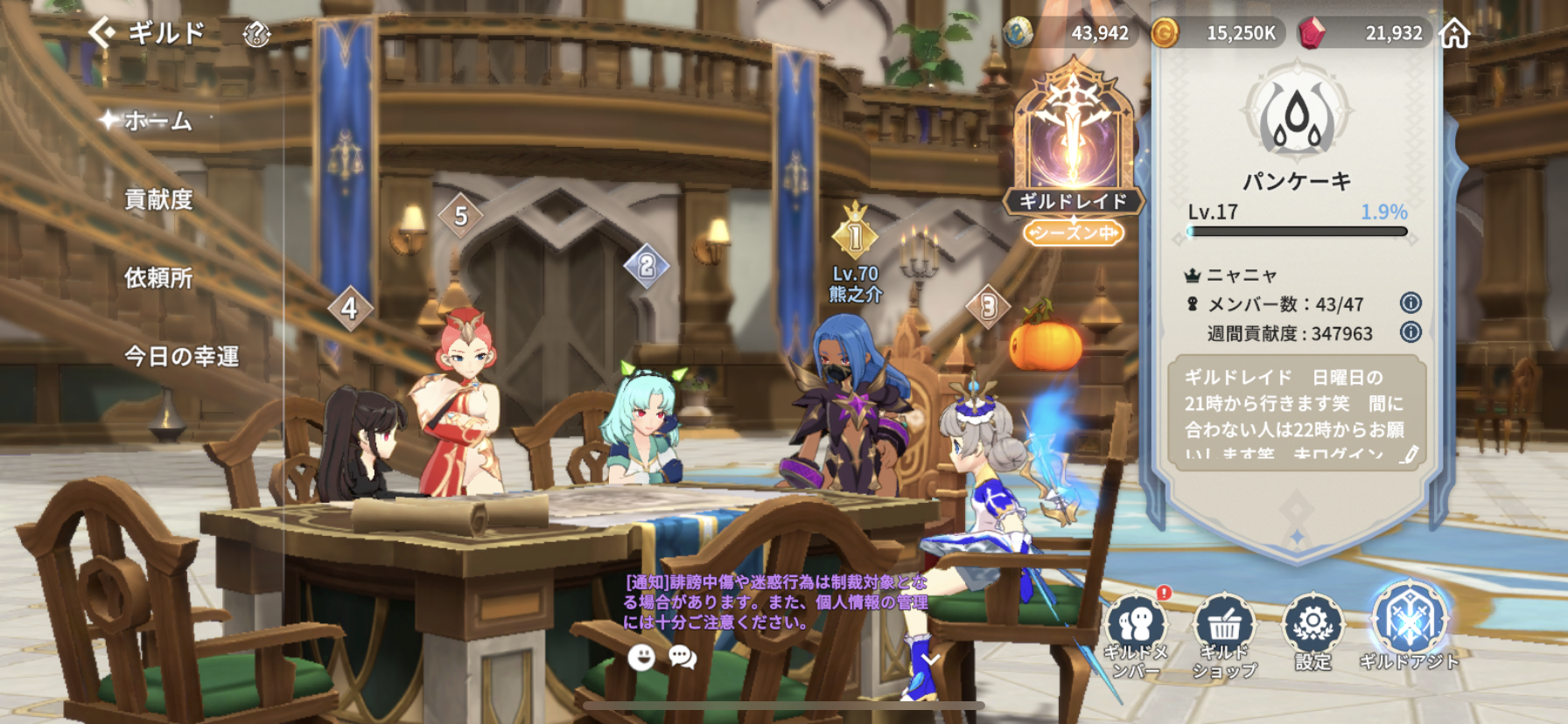Show info for メンバー数 member count
The width and height of the screenshot is (1568, 724).
[x=1410, y=303]
